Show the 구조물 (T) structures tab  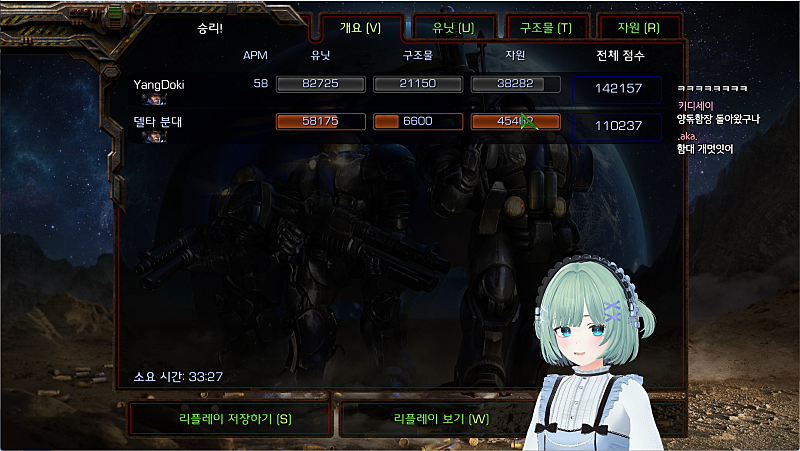(x=545, y=27)
